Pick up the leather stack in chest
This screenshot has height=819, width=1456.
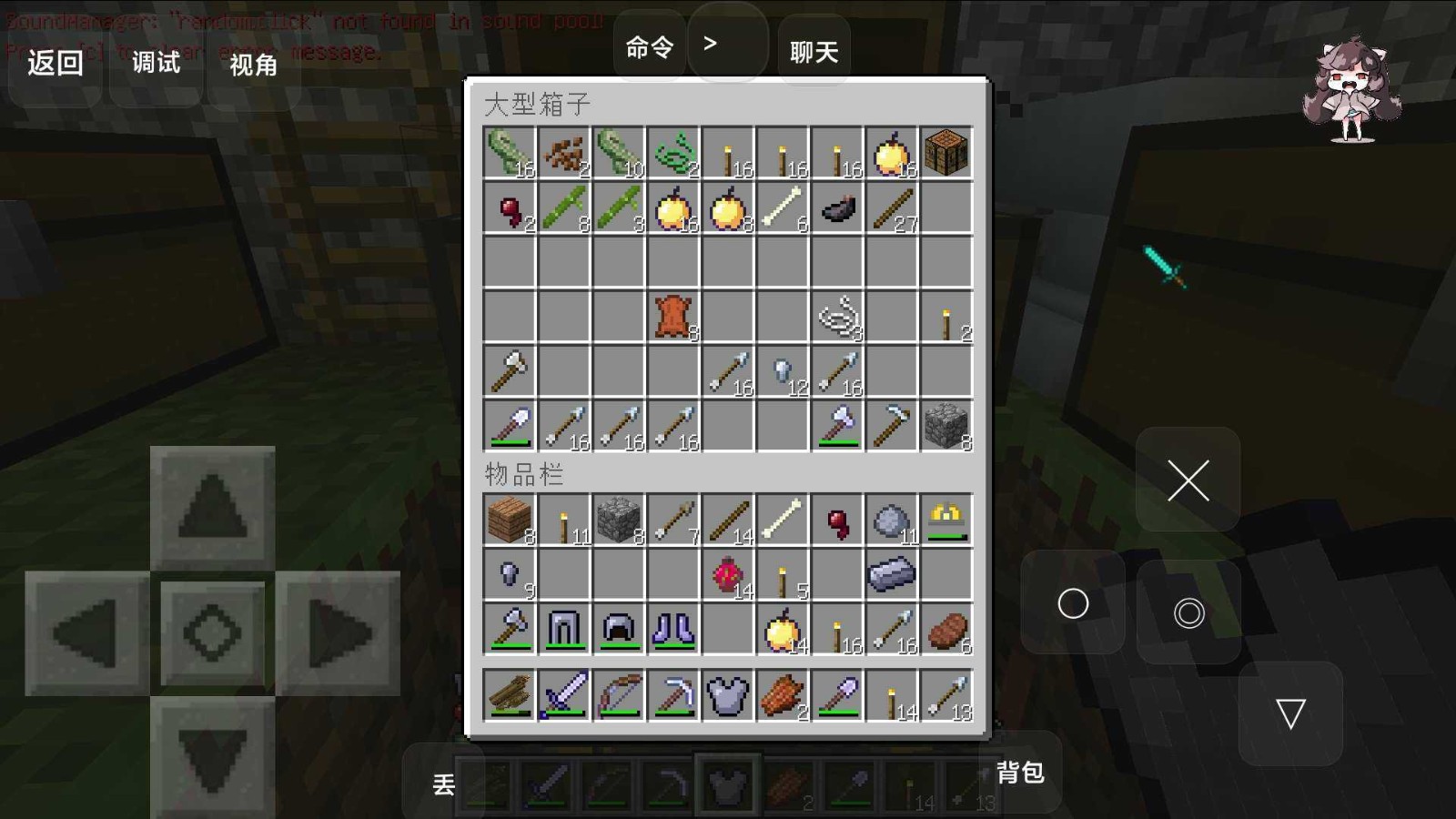[x=672, y=317]
